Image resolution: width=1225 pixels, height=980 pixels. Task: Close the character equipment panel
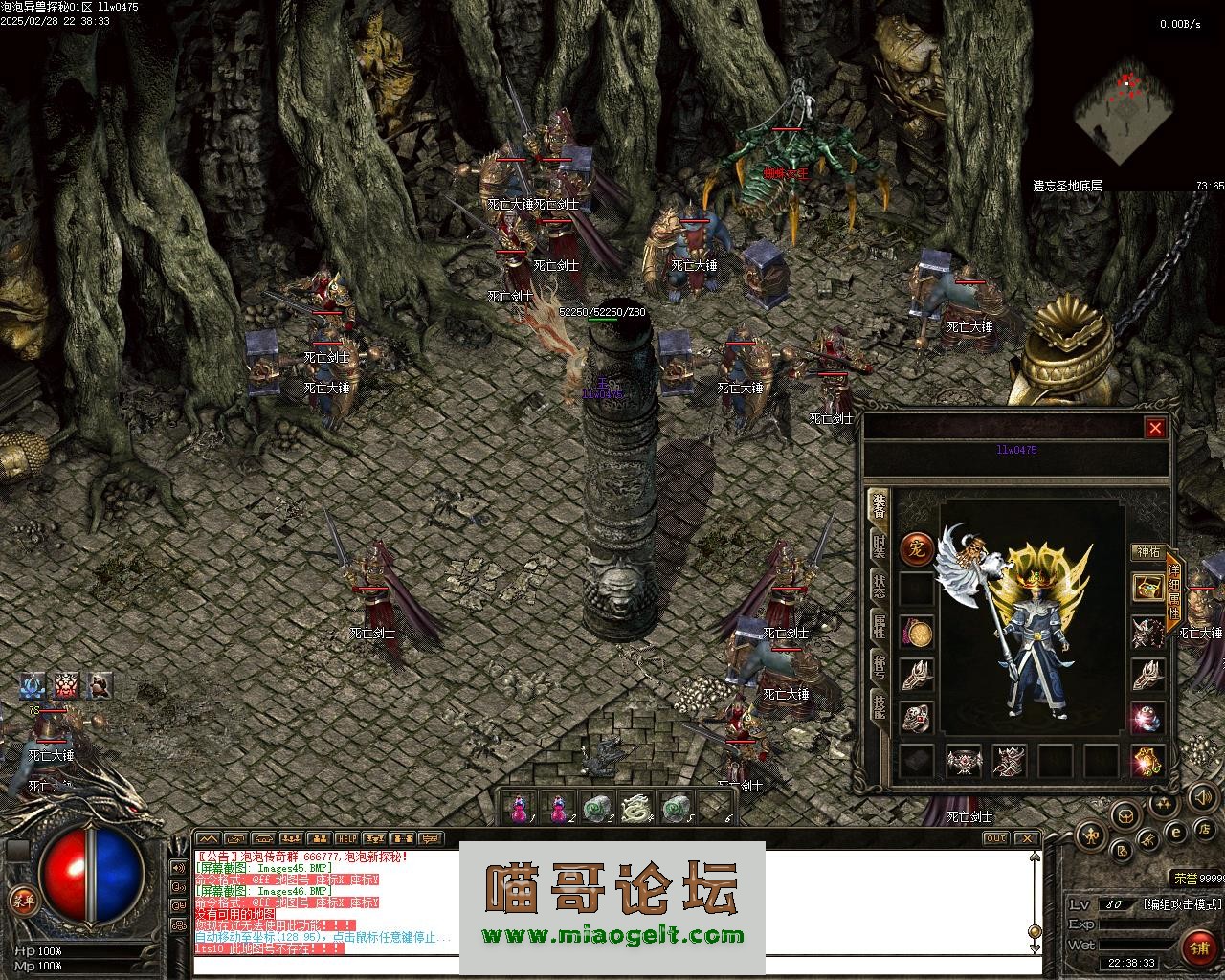point(1155,428)
